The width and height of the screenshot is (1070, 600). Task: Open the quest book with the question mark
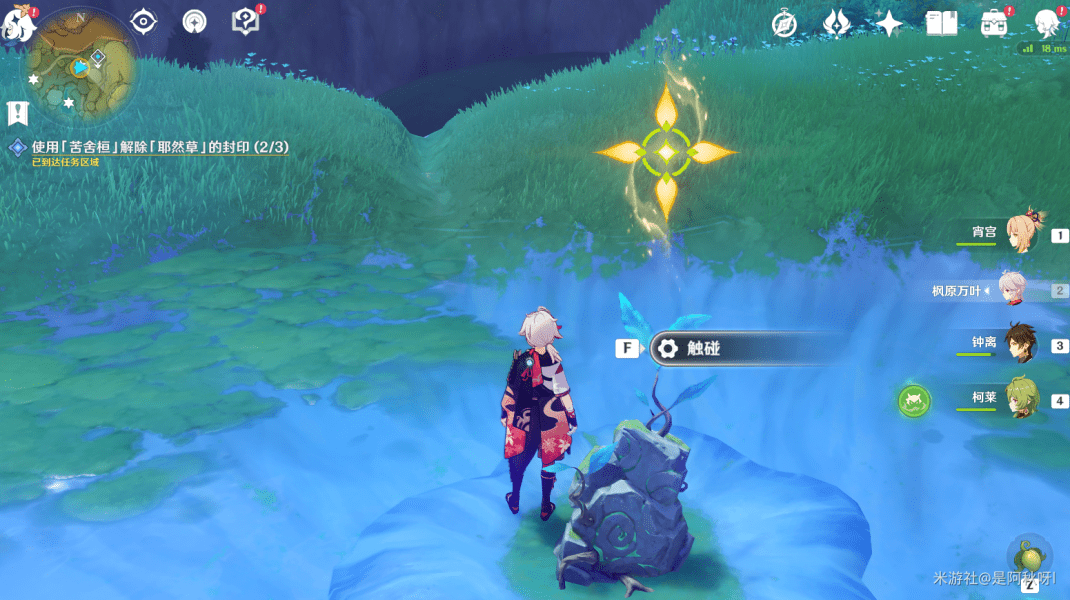click(x=244, y=21)
